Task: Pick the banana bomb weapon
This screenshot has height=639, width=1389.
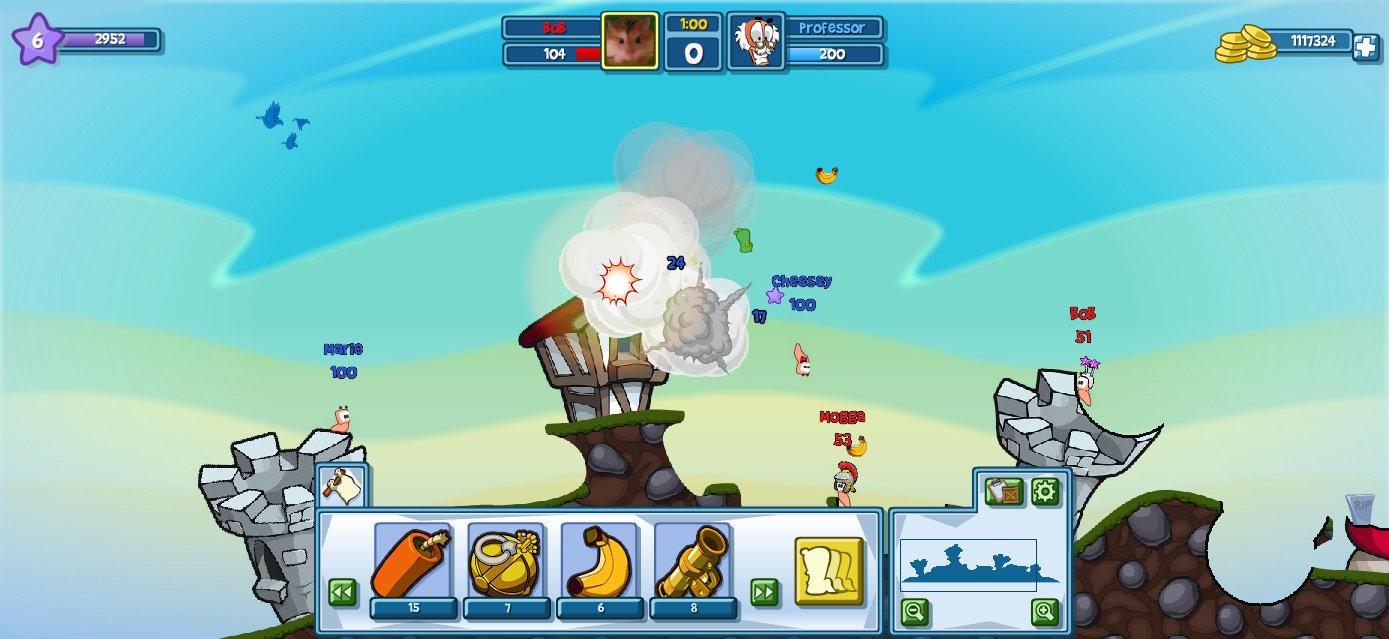Action: pos(599,562)
